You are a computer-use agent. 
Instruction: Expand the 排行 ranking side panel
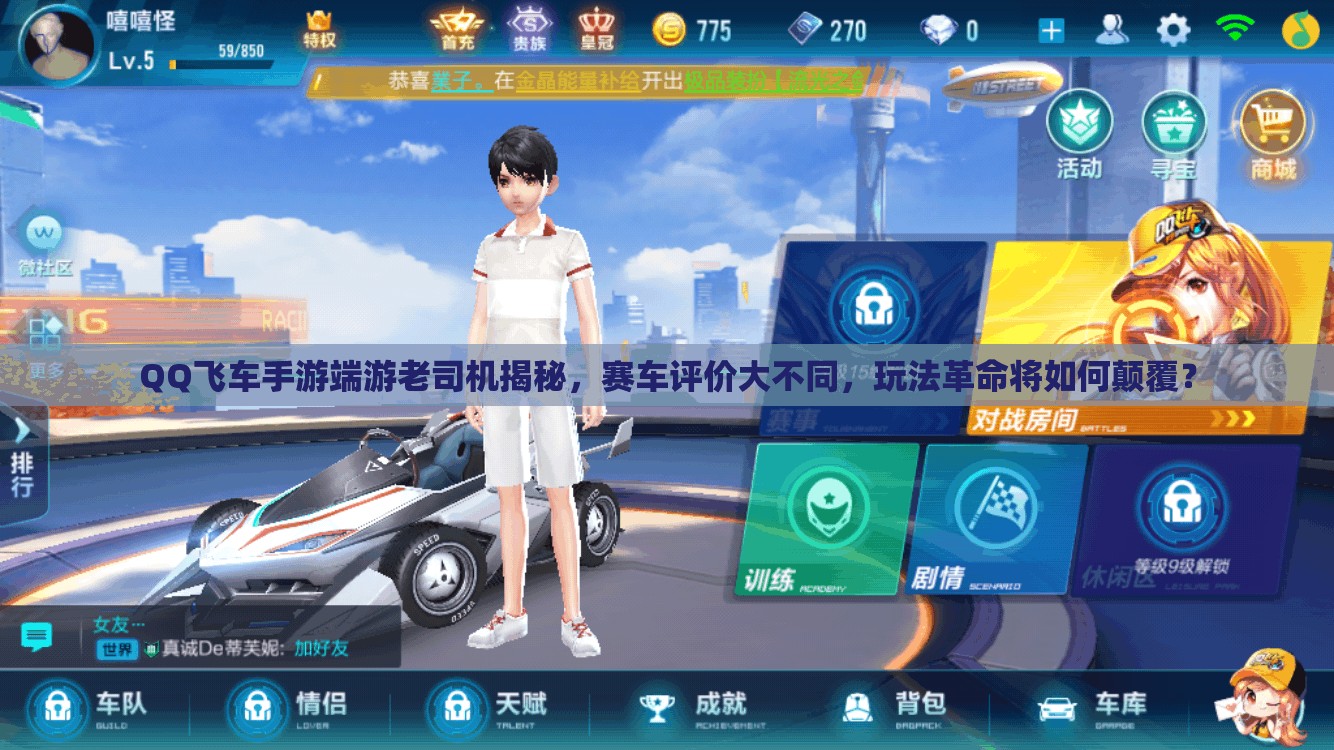[22, 460]
